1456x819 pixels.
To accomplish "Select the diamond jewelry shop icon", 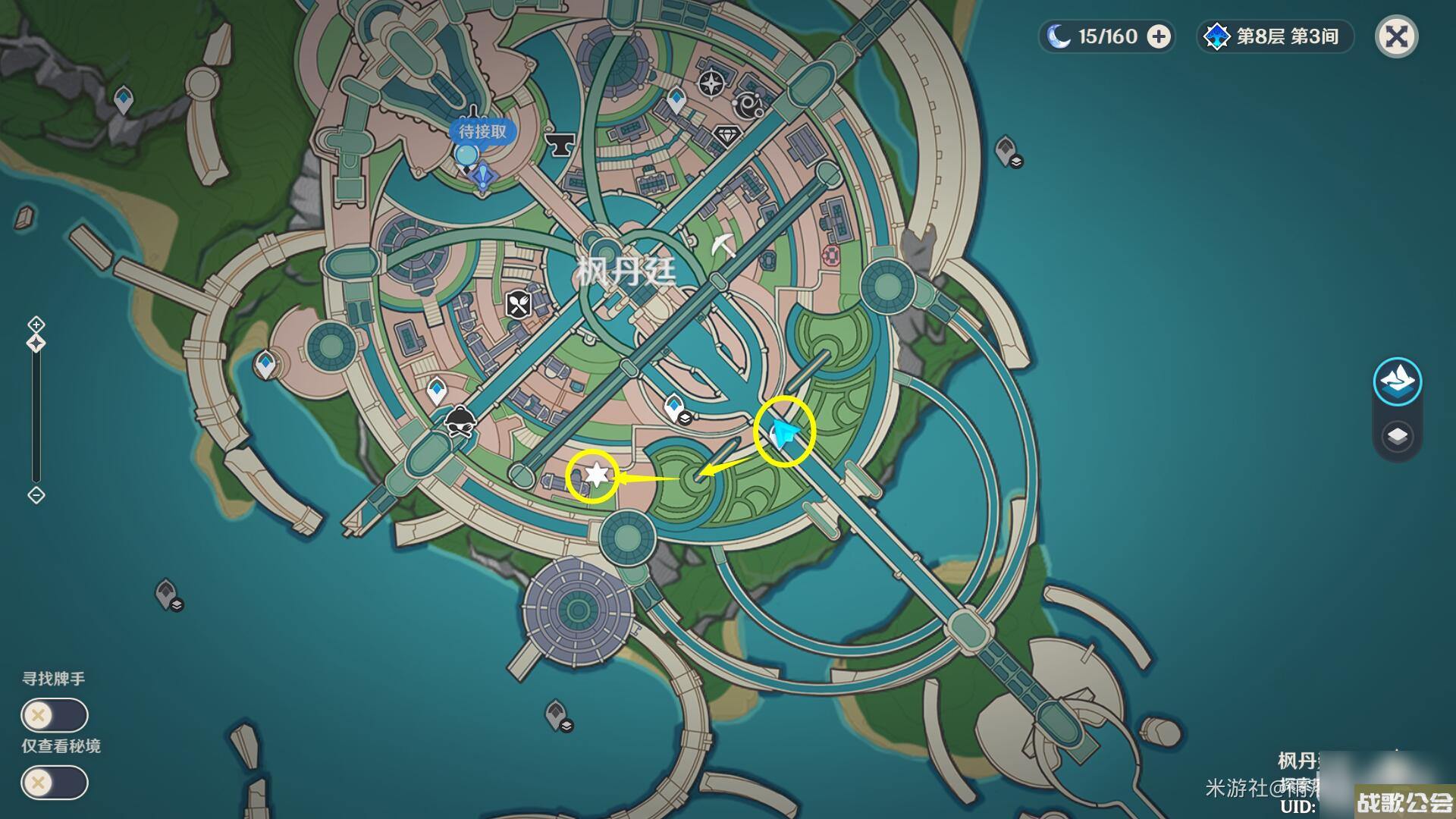I will (x=727, y=136).
